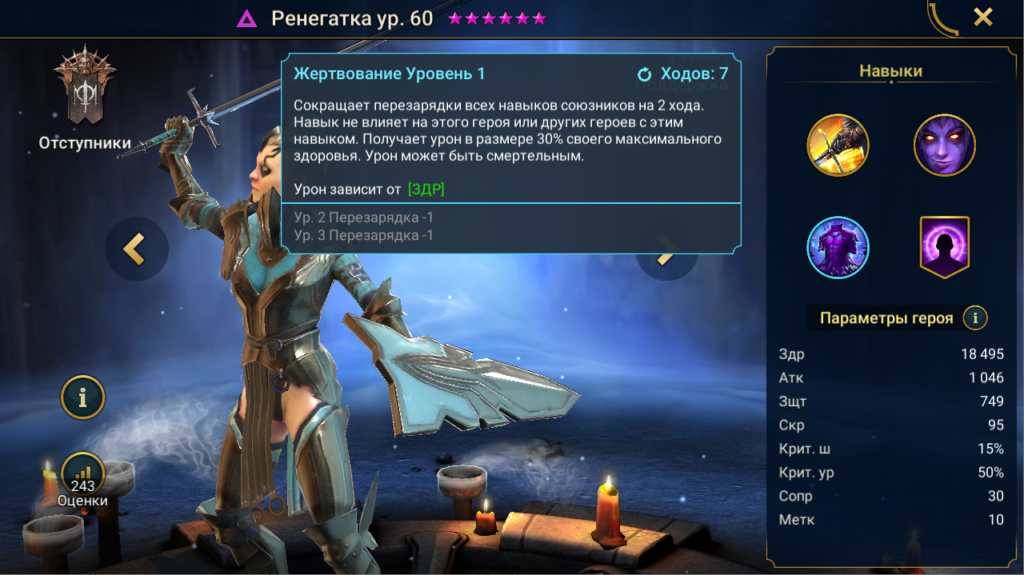This screenshot has width=1024, height=575.
Task: Select the highlighted Жертвование skill icon
Action: (x=838, y=247)
